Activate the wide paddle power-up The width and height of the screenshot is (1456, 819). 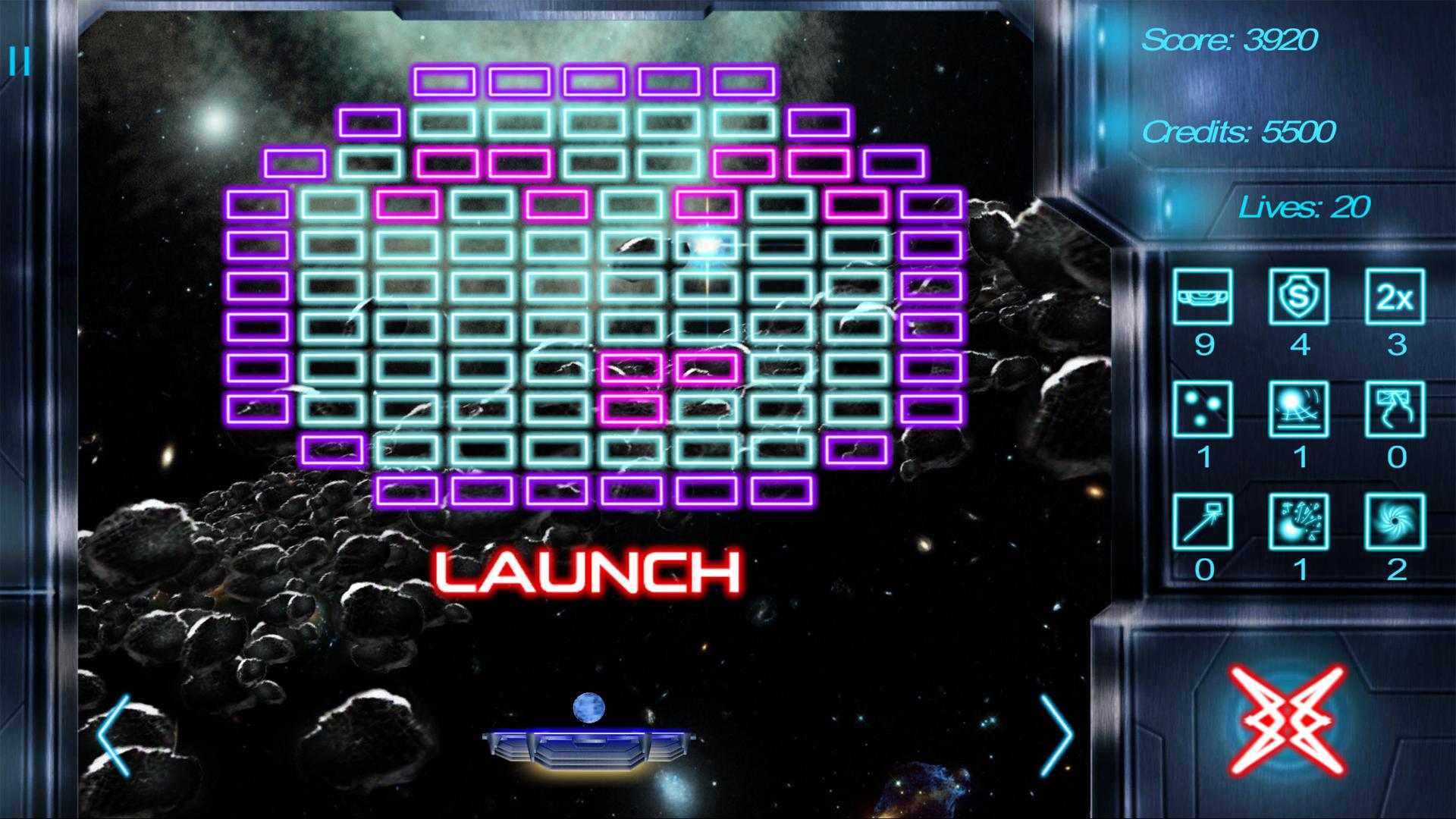[1202, 297]
